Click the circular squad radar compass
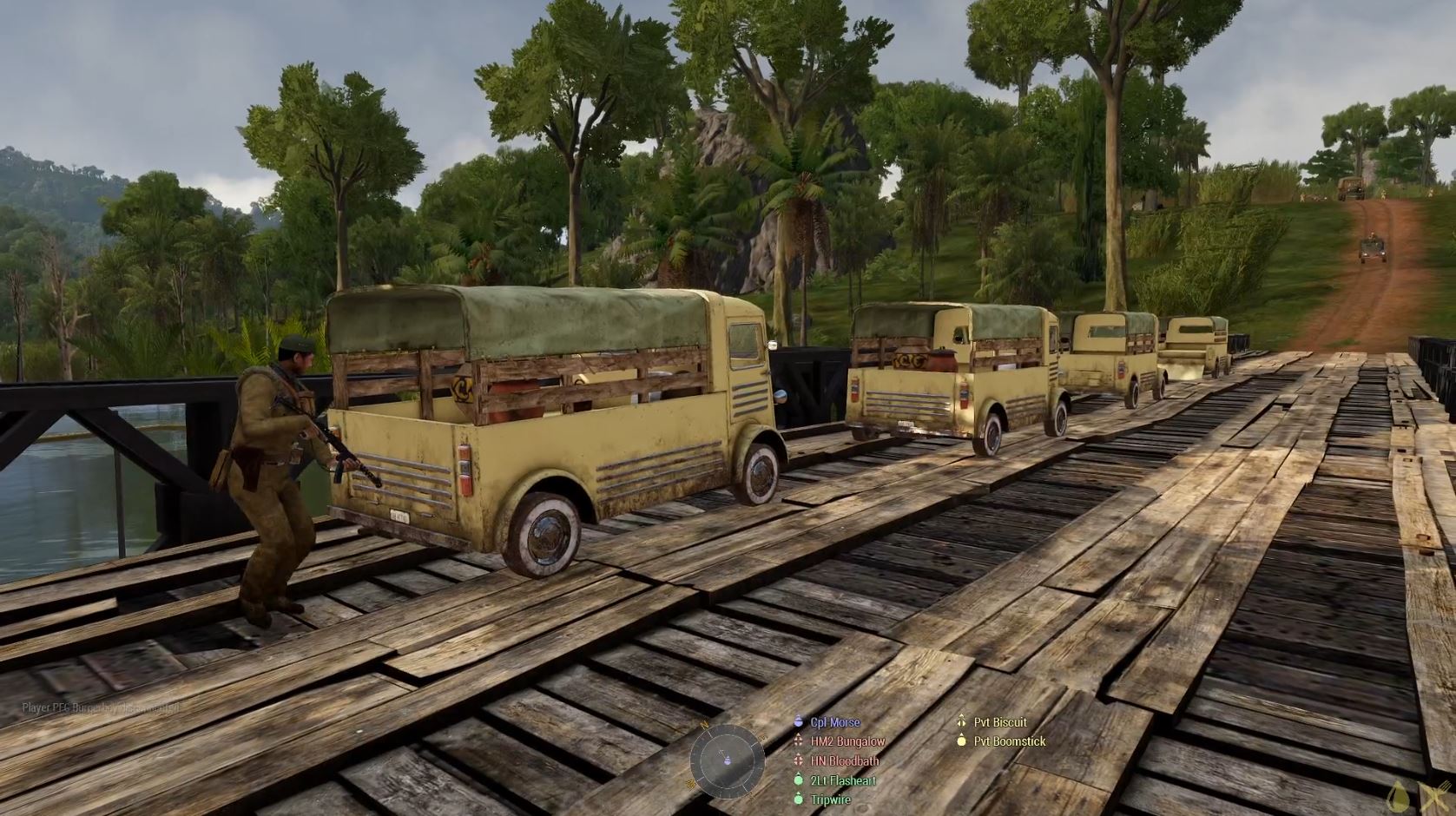Viewport: 1456px width, 816px height. pyautogui.click(x=728, y=760)
